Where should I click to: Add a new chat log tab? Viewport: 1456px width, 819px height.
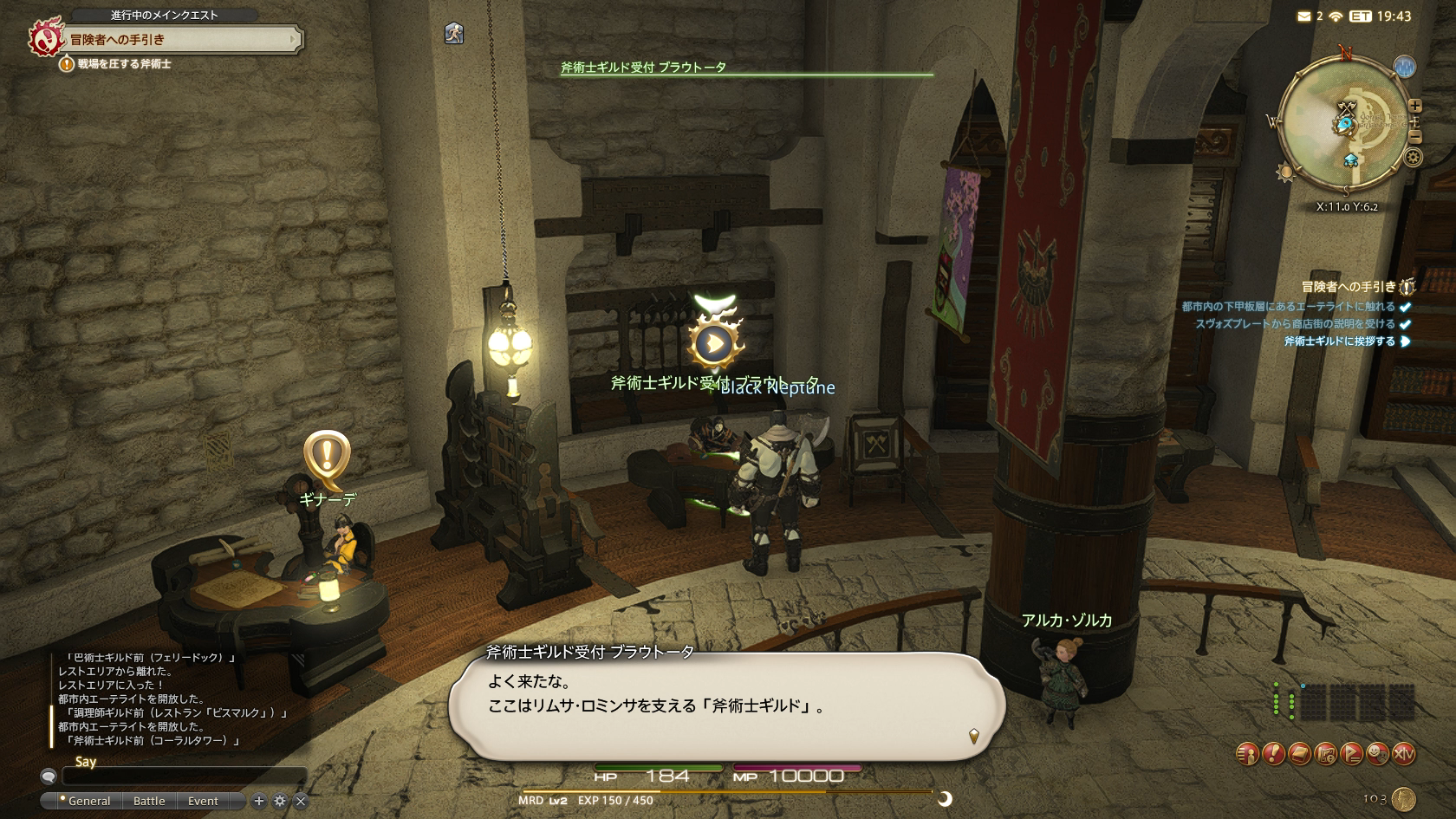click(x=258, y=801)
